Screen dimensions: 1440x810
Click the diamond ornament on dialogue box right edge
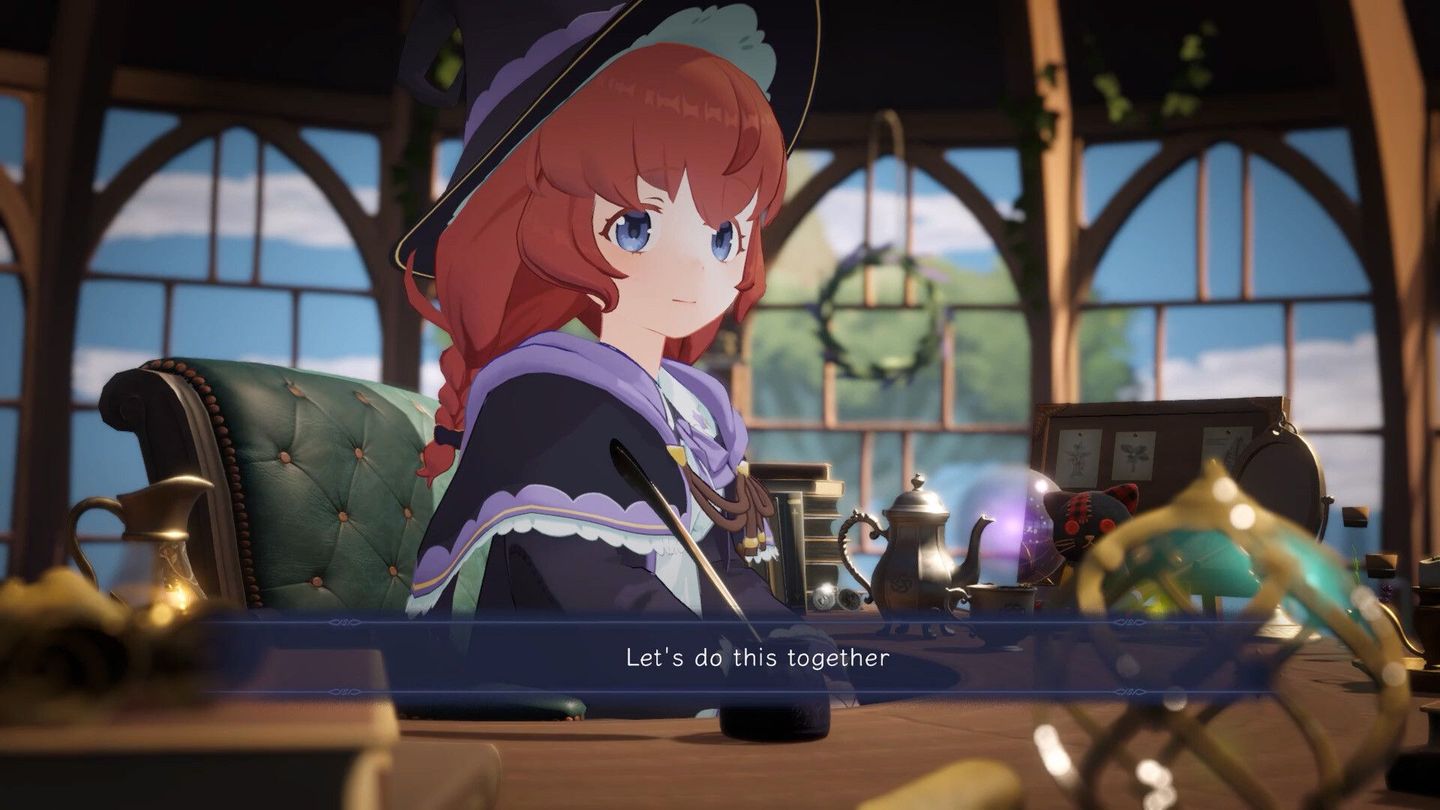pos(1130,621)
